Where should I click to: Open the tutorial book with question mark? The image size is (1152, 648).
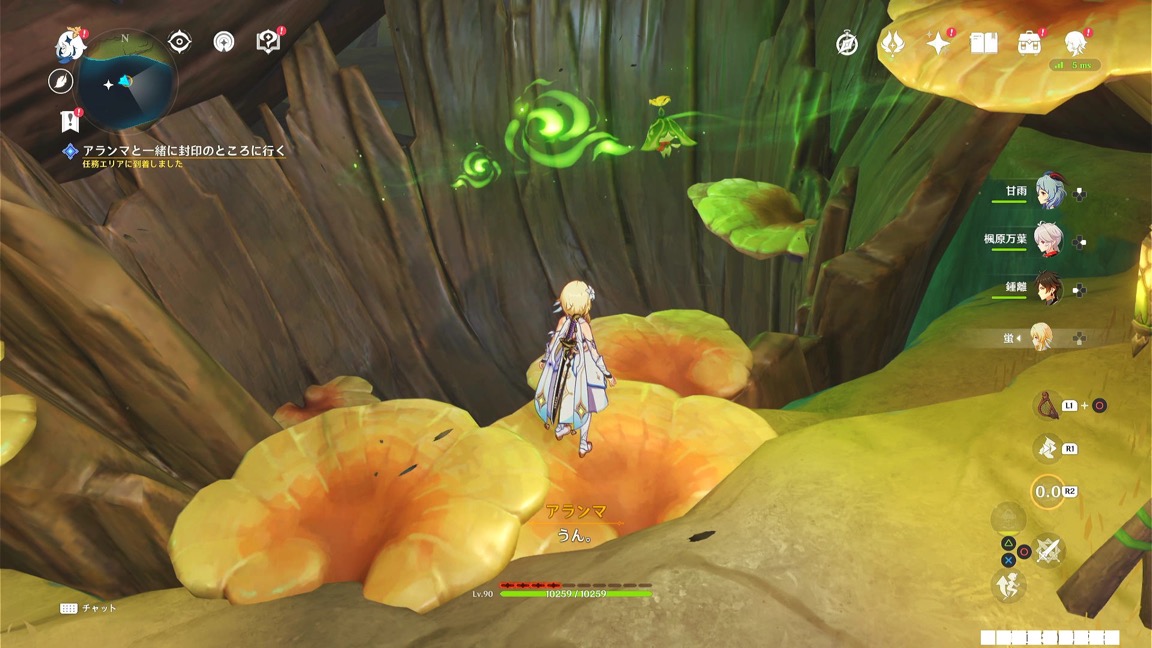268,41
